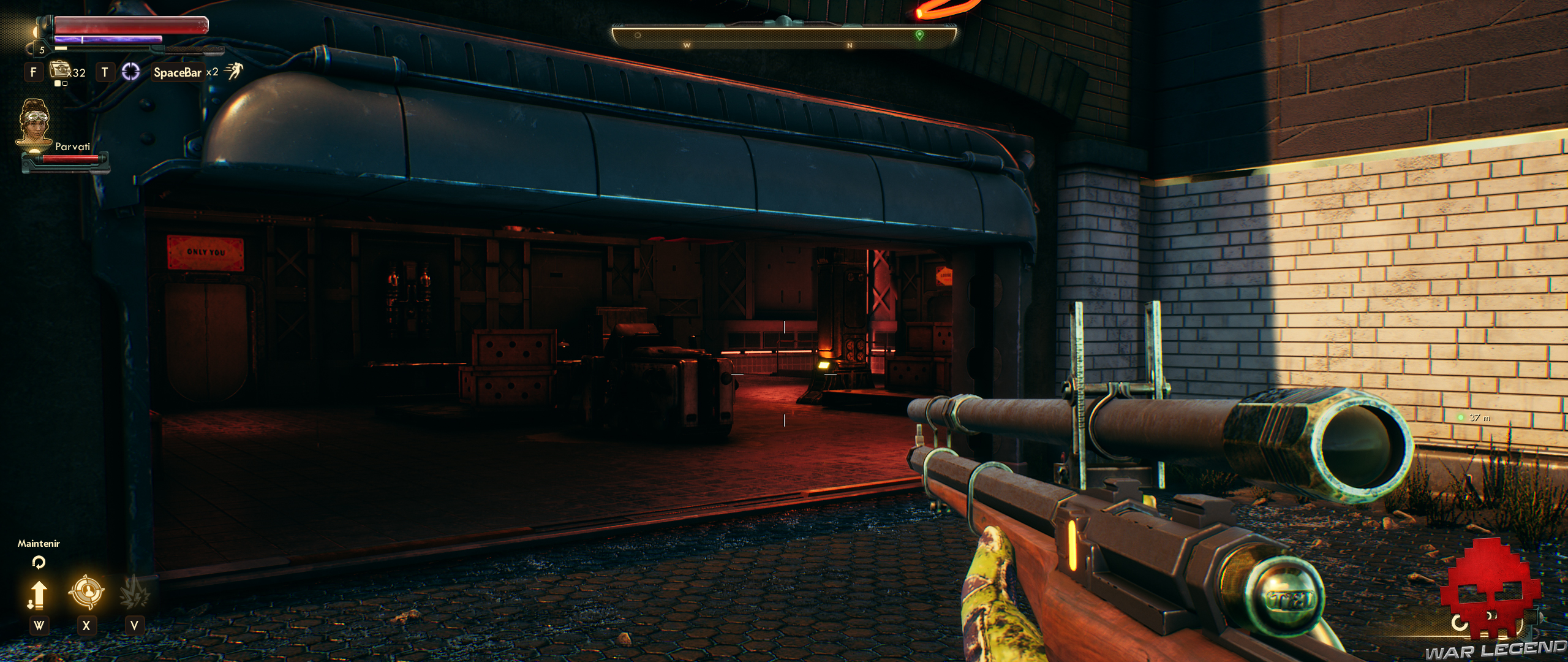Click the circular return arrow under Maintenir
The image size is (1568, 662).
(x=38, y=562)
